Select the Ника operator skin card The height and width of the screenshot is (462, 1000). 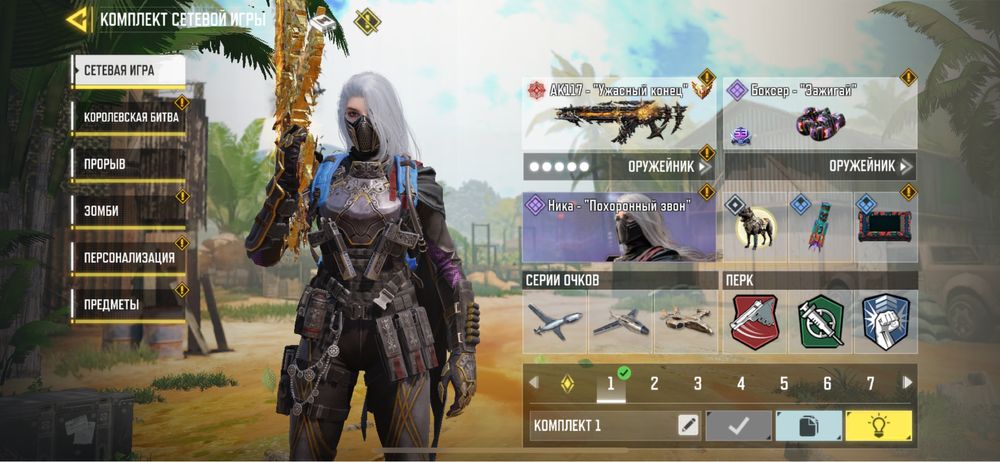click(619, 227)
